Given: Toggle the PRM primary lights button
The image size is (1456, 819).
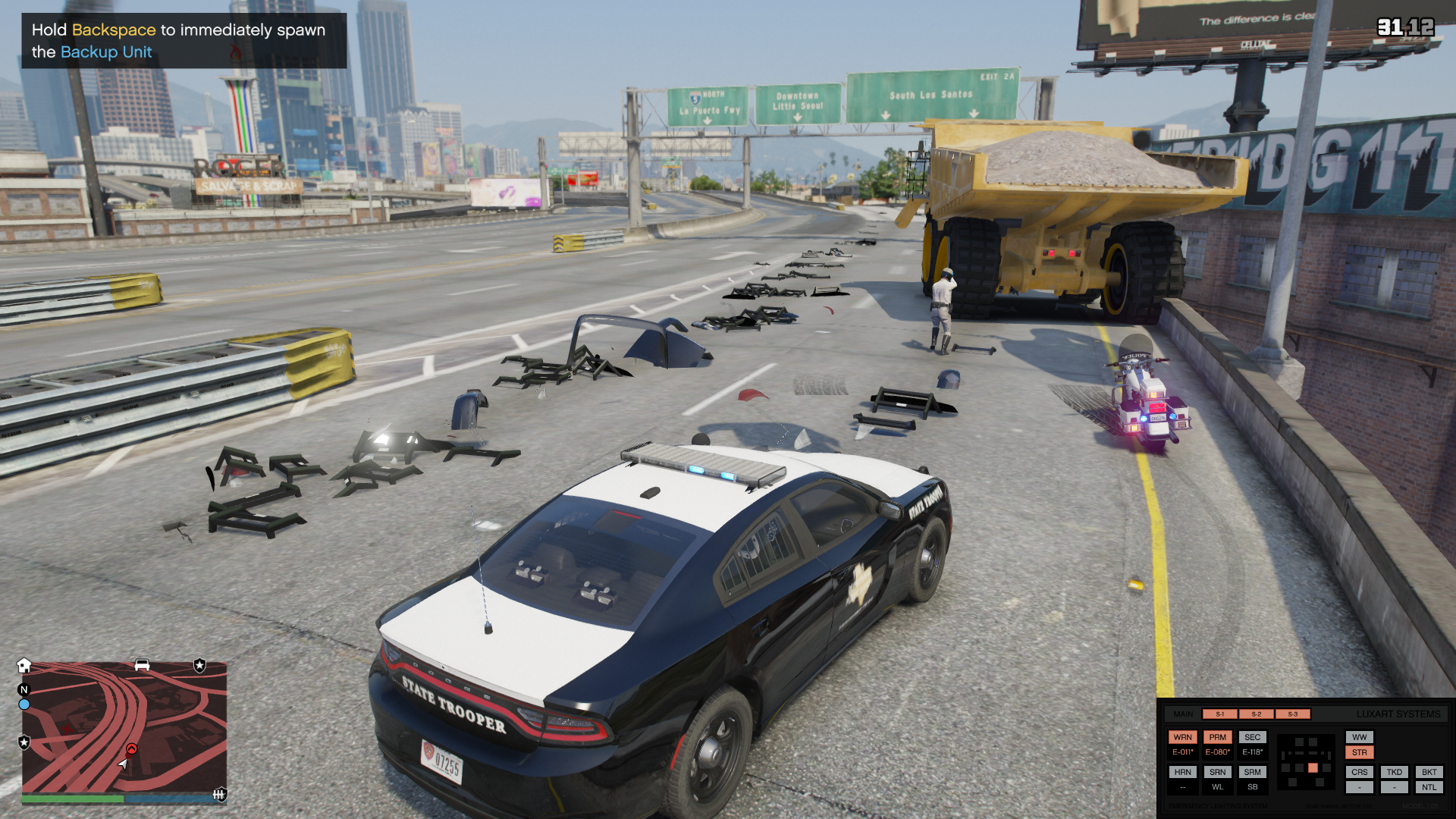Looking at the screenshot, I should pos(1217,737).
